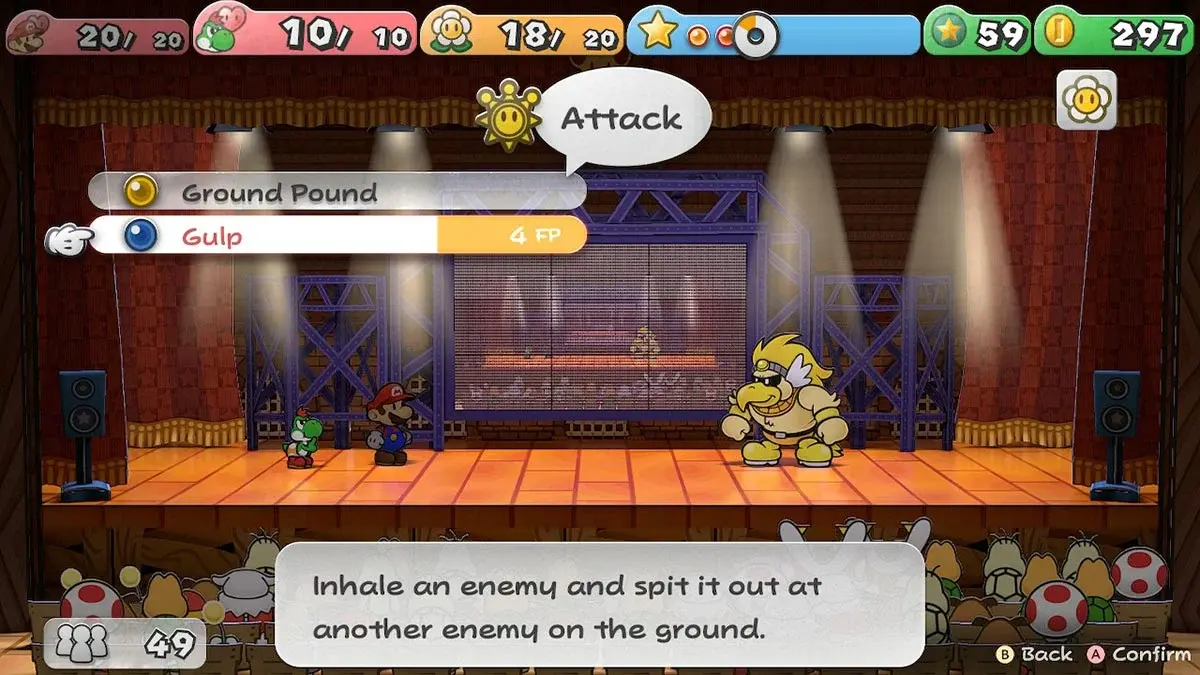
Task: Select the Ground Pound attack
Action: (x=280, y=192)
